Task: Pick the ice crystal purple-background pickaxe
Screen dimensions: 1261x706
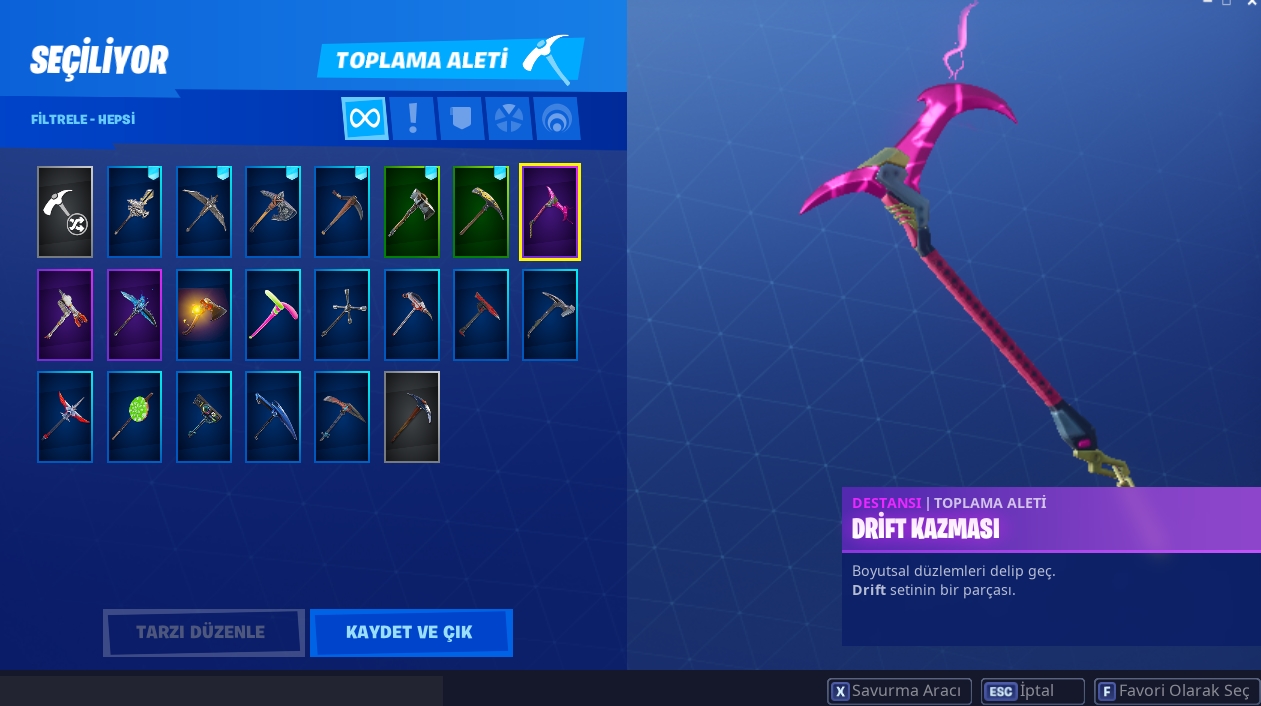Action: click(x=135, y=314)
